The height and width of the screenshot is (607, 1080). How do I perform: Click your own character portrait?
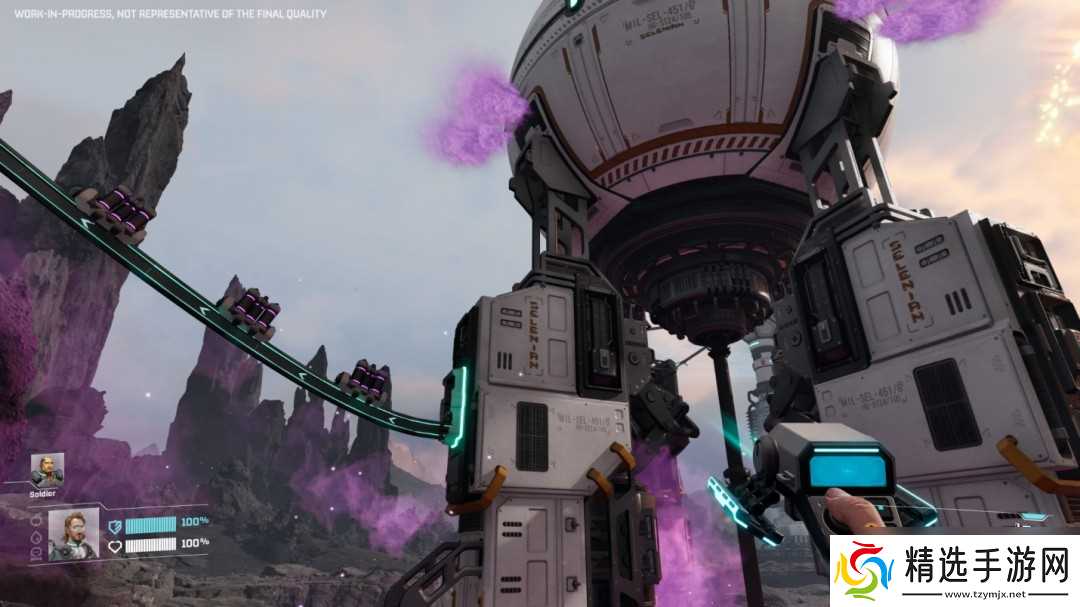pyautogui.click(x=73, y=533)
